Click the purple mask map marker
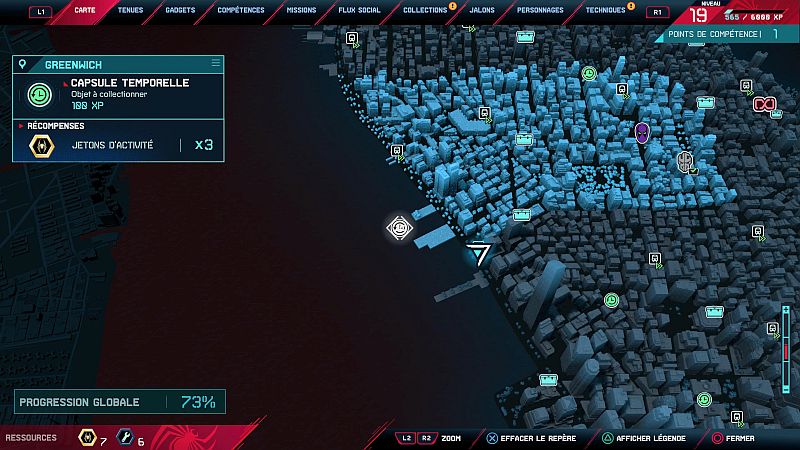The image size is (800, 450). [x=642, y=131]
